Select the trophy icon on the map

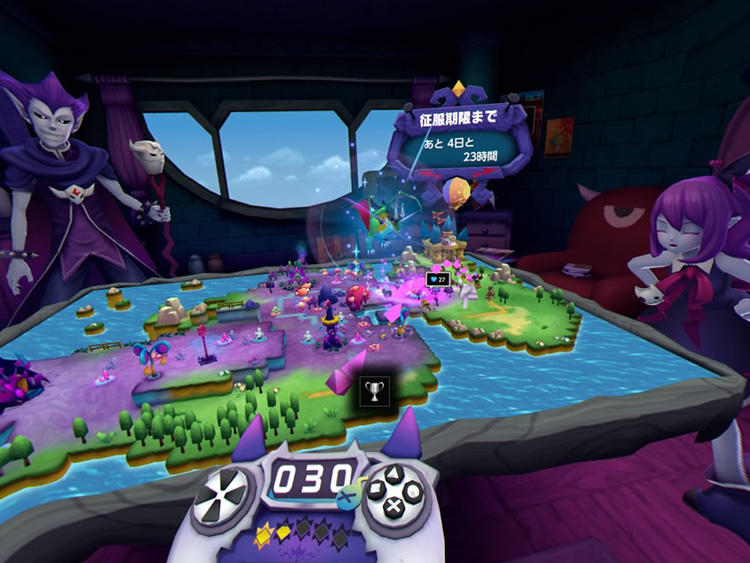[374, 388]
